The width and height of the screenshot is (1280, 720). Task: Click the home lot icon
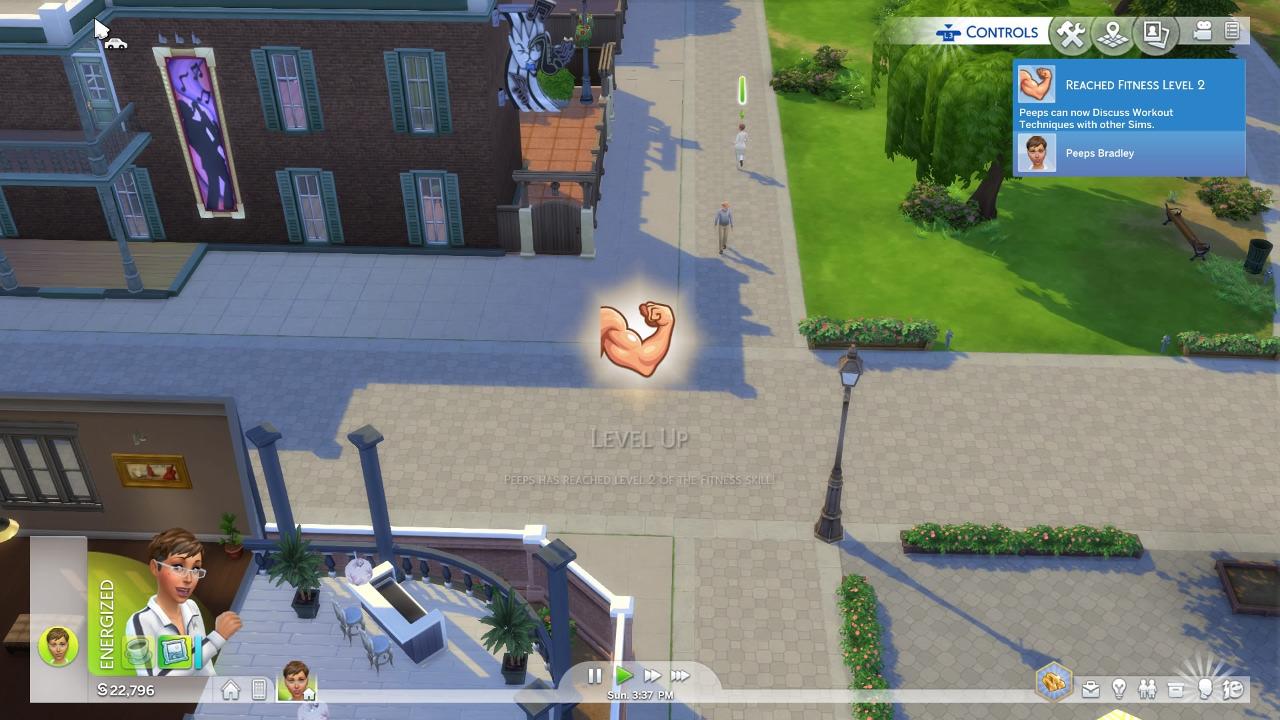tap(231, 690)
